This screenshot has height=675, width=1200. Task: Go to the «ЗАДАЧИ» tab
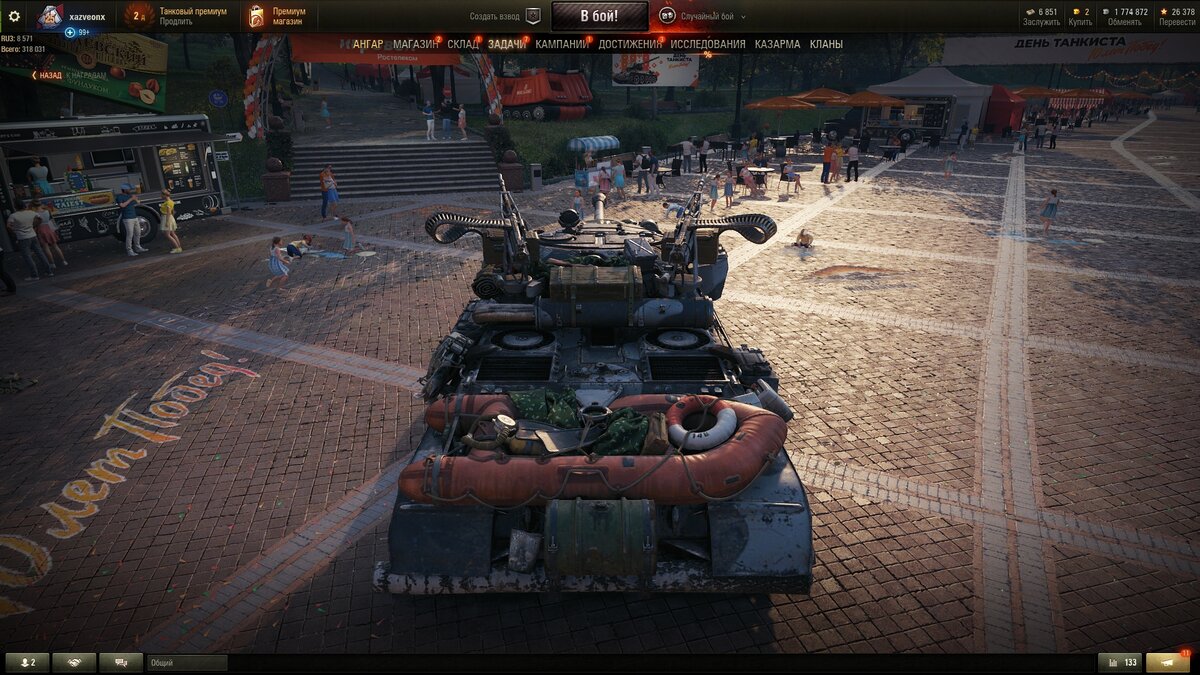pos(507,44)
